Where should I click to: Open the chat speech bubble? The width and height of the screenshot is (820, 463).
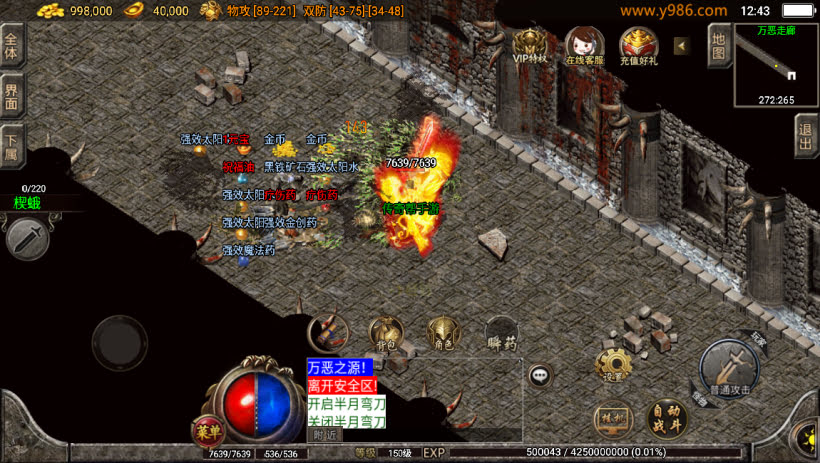pos(540,376)
